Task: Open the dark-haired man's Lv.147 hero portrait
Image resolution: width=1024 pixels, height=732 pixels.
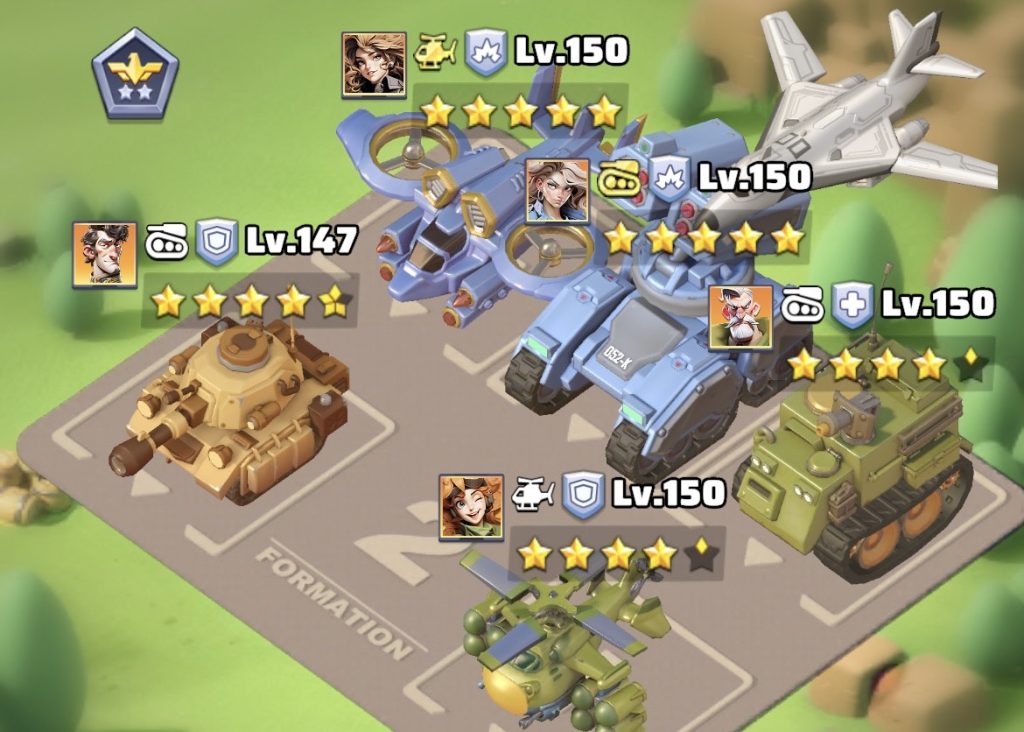Action: click(x=104, y=254)
